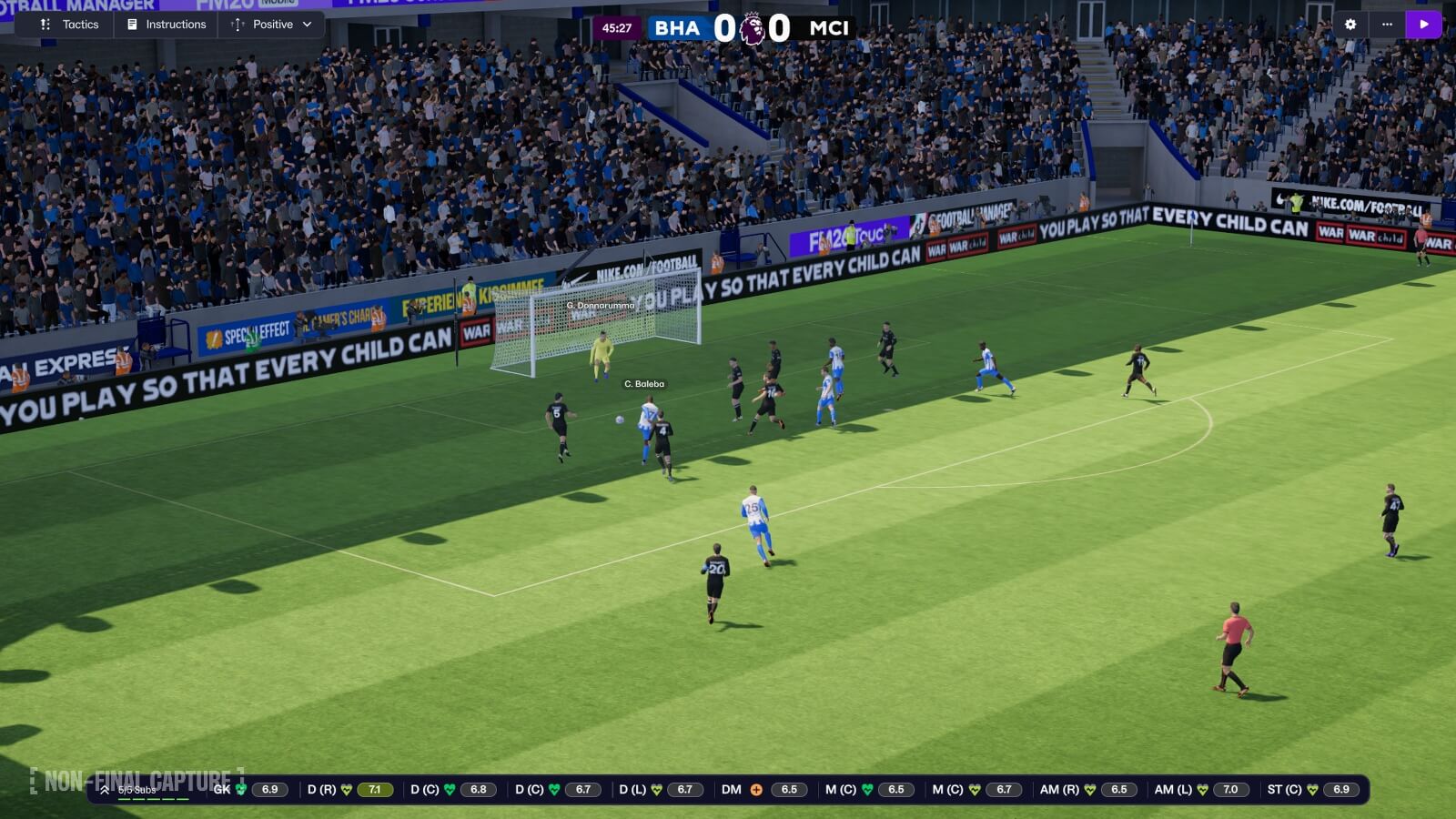
Task: Open match settings via the gear icon
Action: point(1352,25)
